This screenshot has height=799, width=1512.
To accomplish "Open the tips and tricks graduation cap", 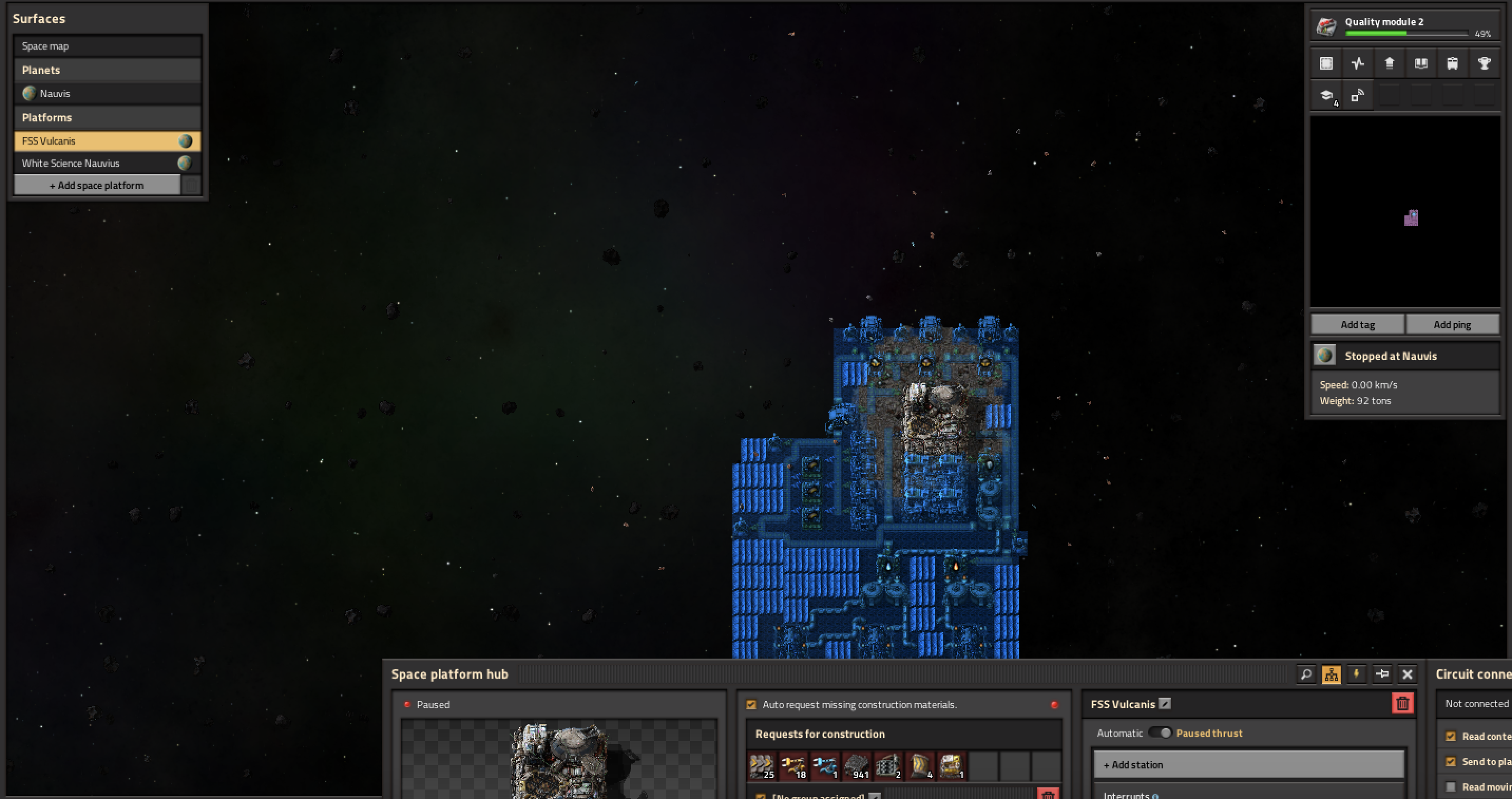I will [1326, 95].
